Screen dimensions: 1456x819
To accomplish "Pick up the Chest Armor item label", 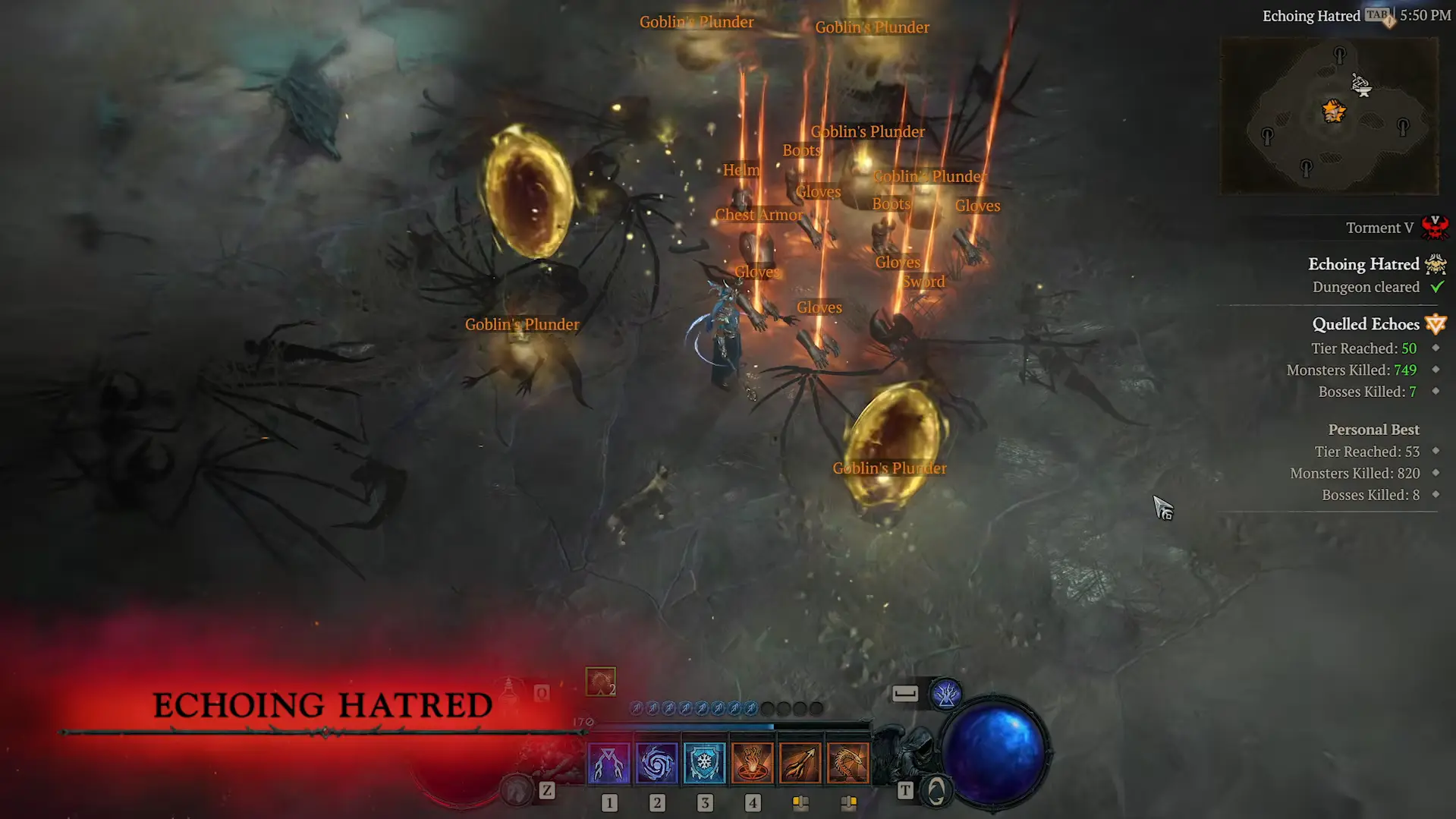I will pyautogui.click(x=759, y=215).
